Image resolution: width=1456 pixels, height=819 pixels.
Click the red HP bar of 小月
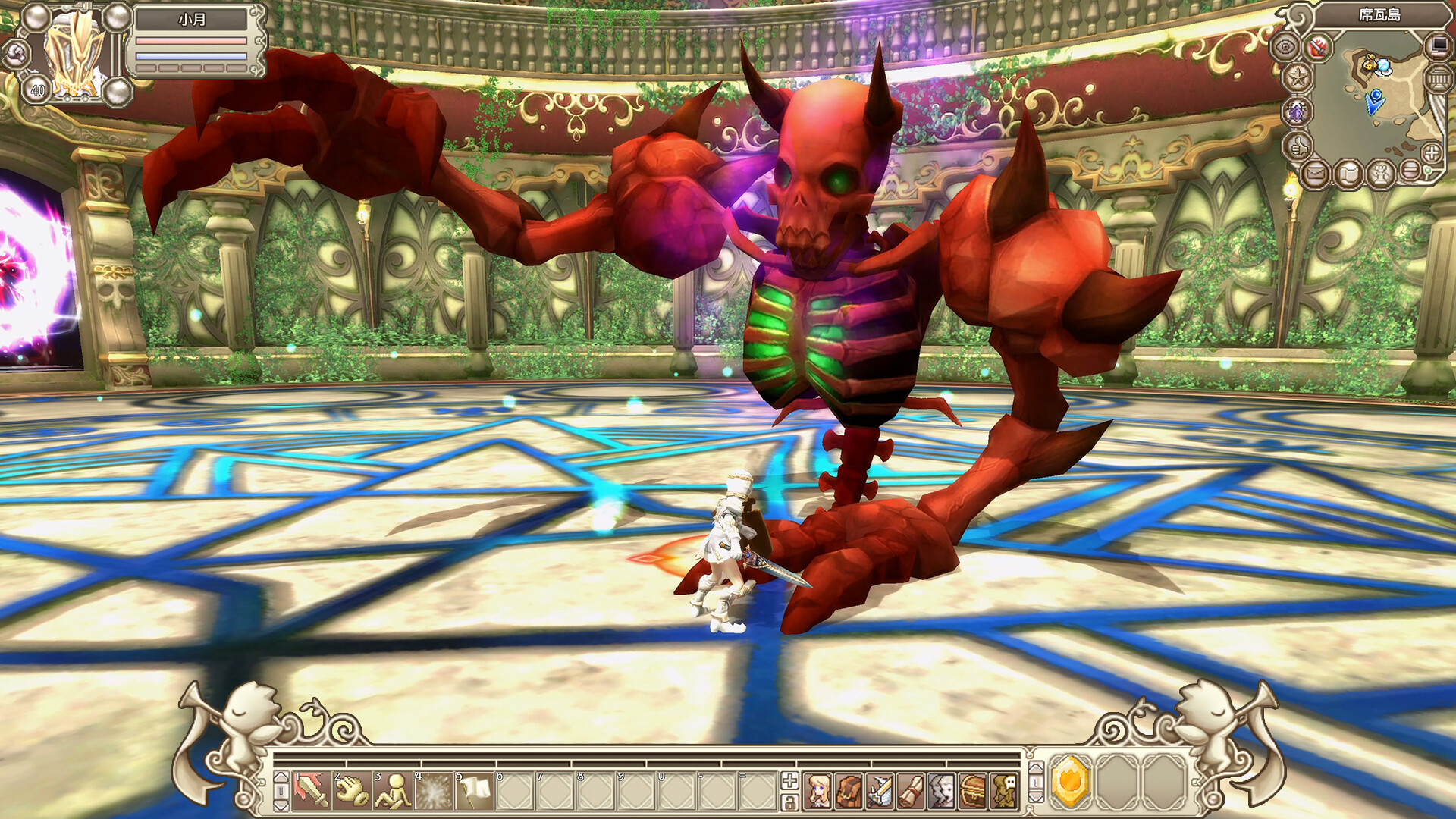tap(191, 41)
